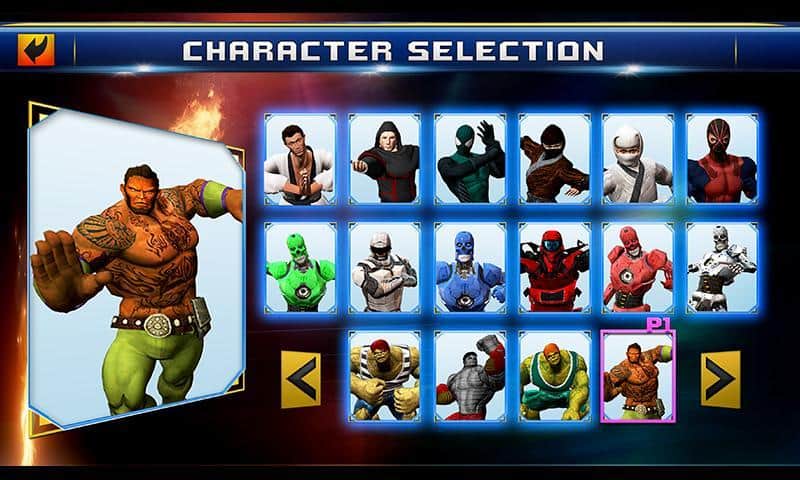Go back using the orange arrow button
Screen dimensions: 800x480
point(36,50)
